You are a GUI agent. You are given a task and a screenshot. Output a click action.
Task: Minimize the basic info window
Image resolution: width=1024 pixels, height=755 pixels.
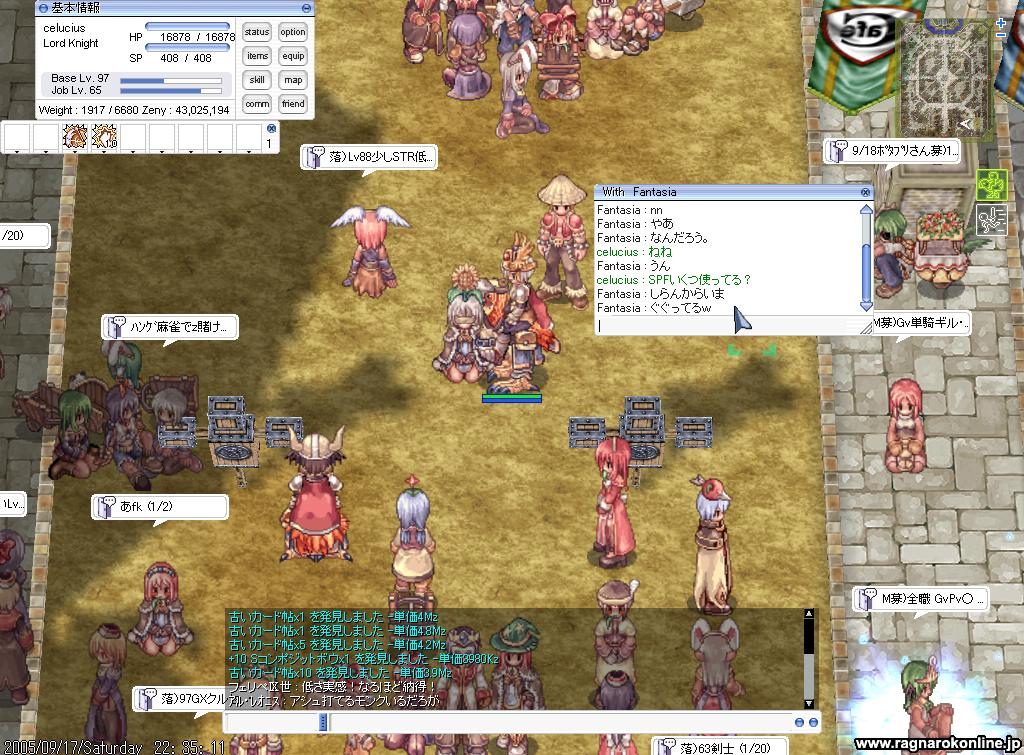(x=308, y=6)
